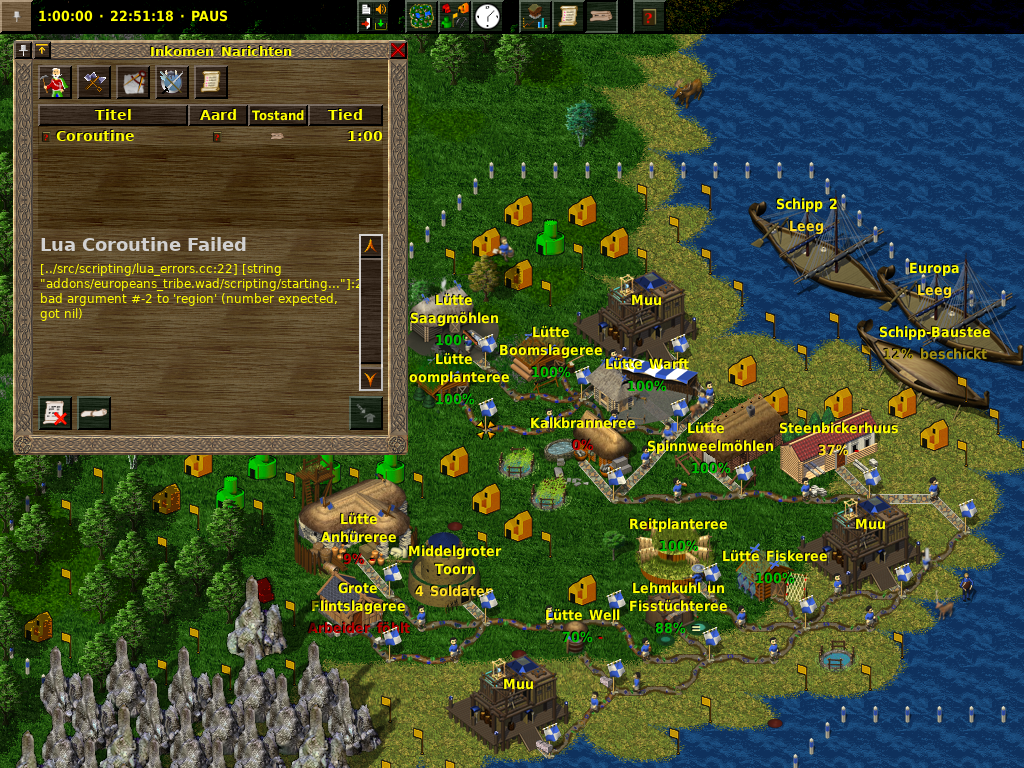
Task: Sort messages by the Titel column
Action: coord(113,115)
